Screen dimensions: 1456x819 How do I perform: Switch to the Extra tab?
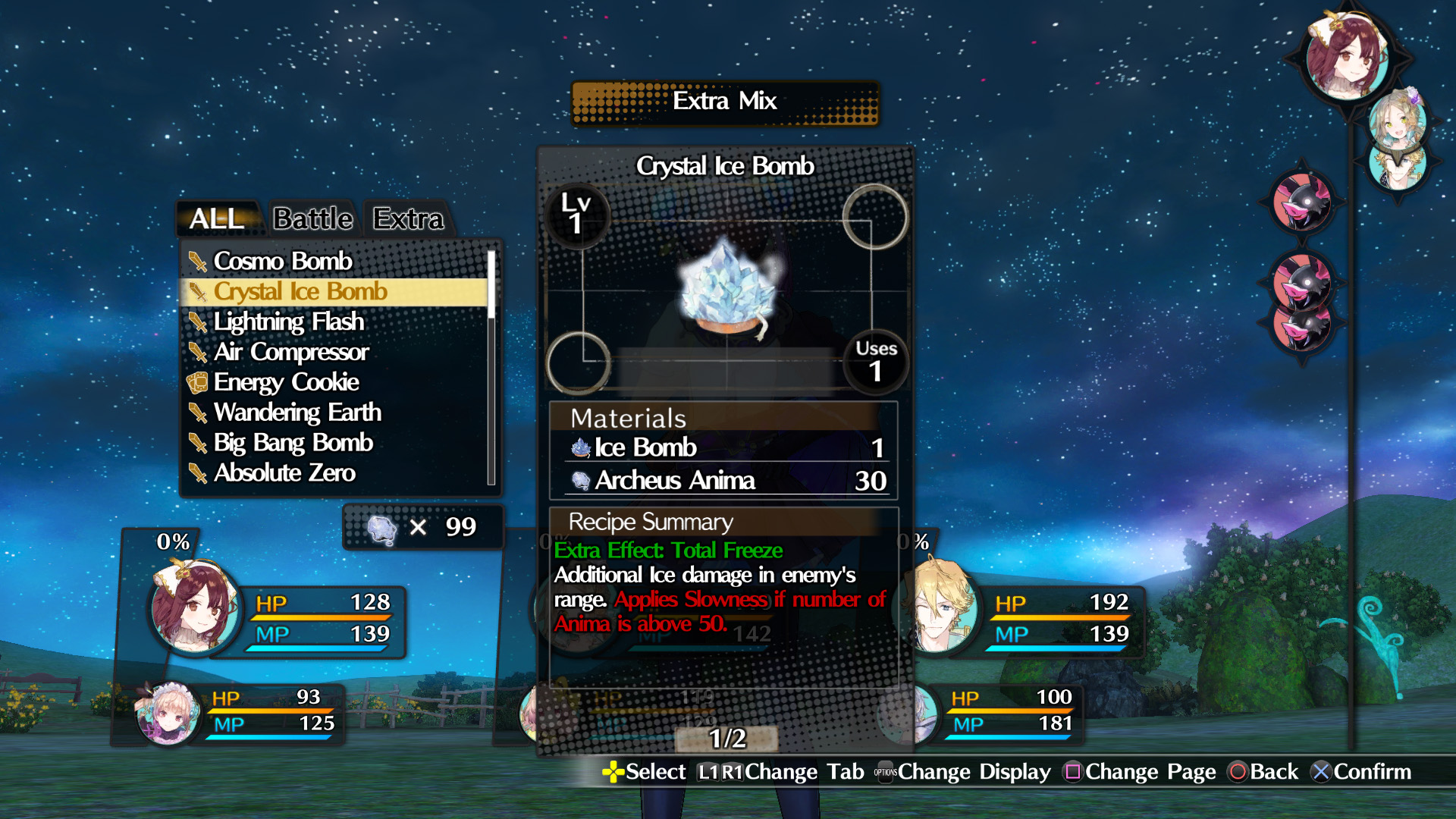[x=408, y=219]
